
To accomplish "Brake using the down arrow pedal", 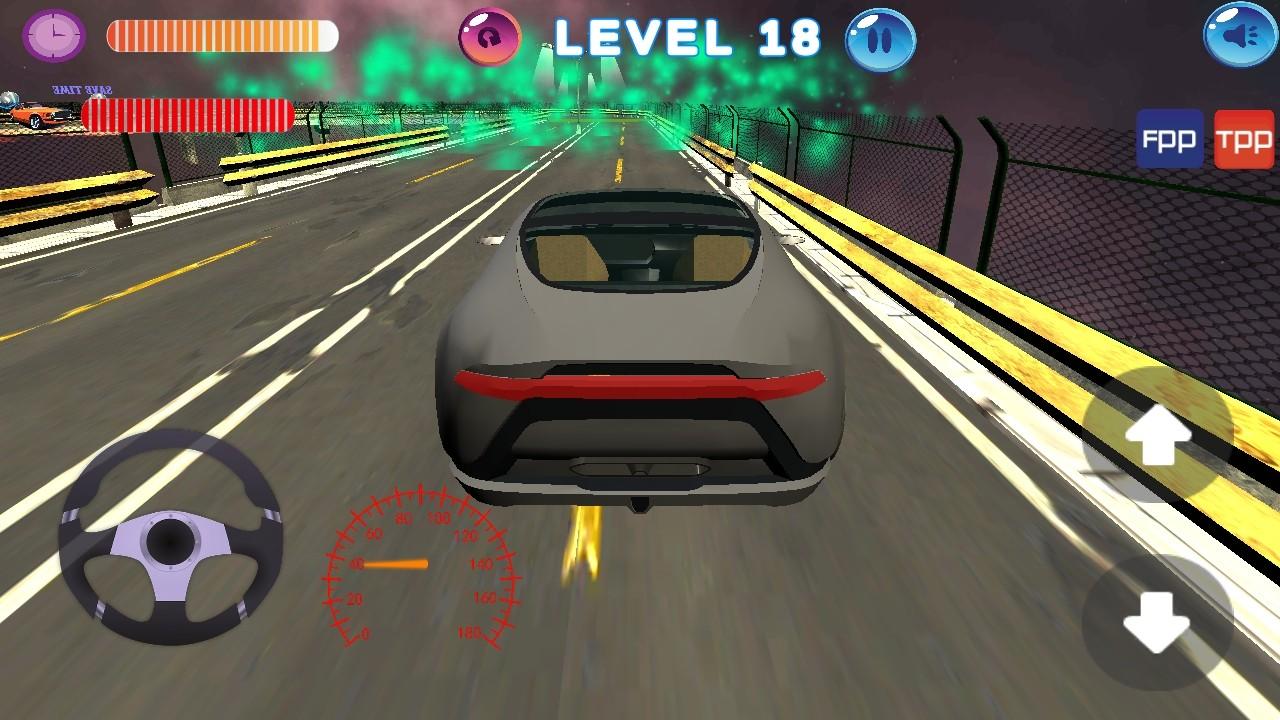I will (x=1157, y=620).
